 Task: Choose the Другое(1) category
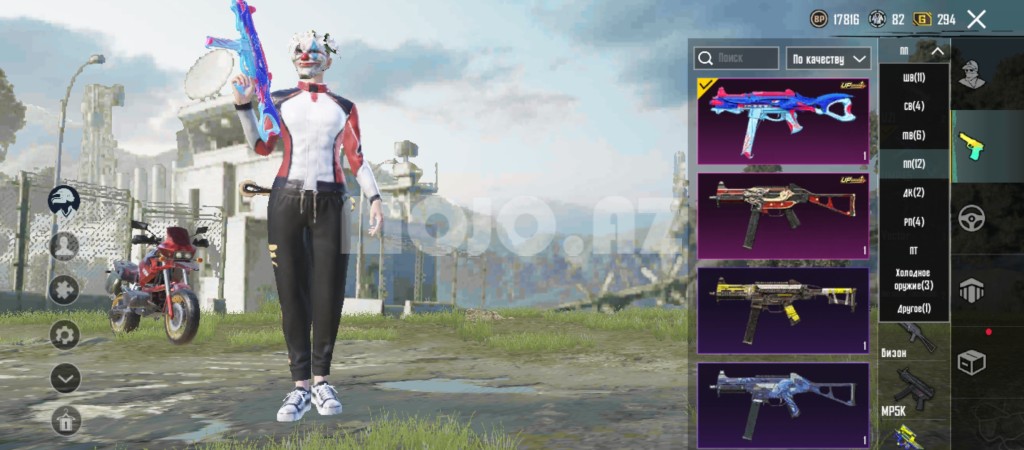coord(912,308)
